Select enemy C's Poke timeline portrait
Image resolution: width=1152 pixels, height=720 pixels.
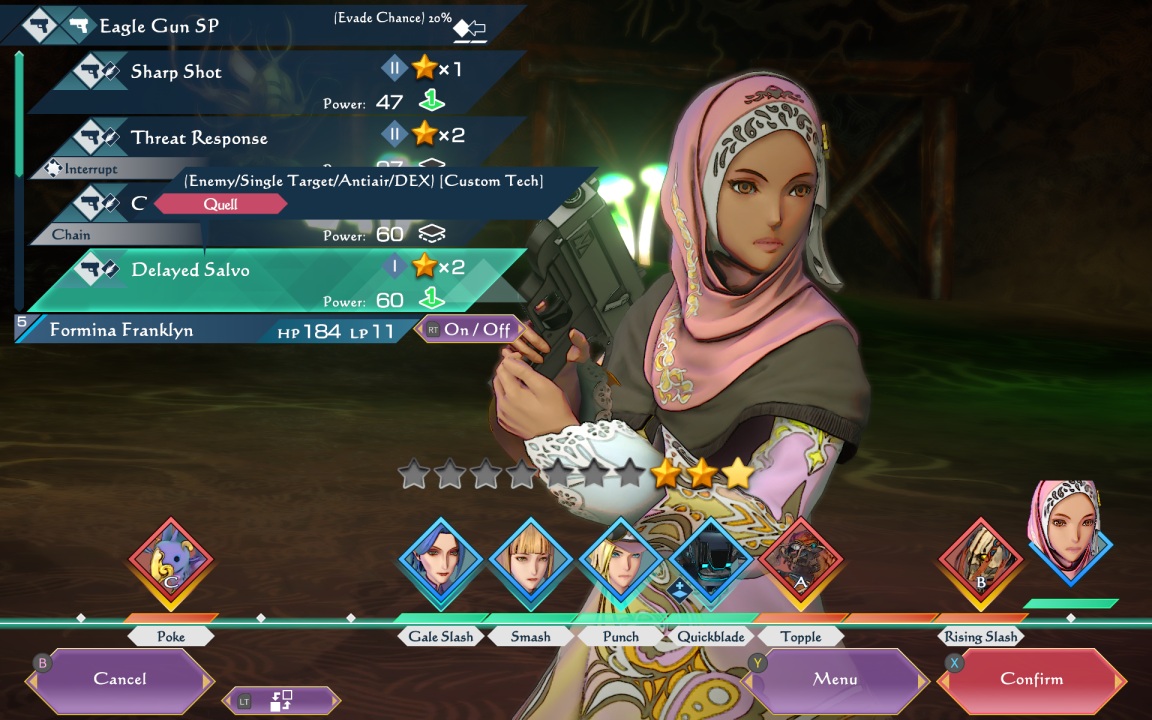171,563
